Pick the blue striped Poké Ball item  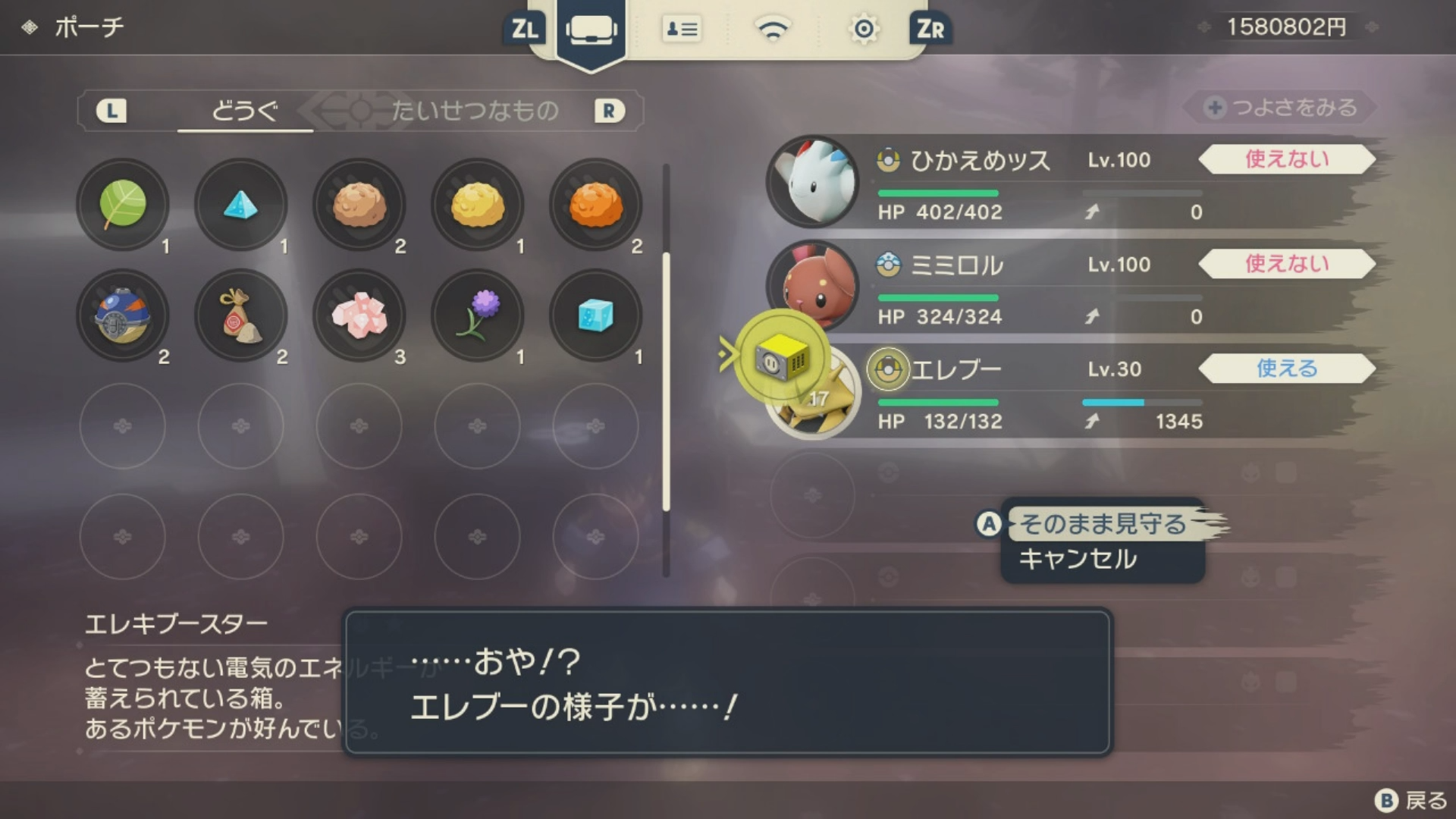pyautogui.click(x=123, y=315)
